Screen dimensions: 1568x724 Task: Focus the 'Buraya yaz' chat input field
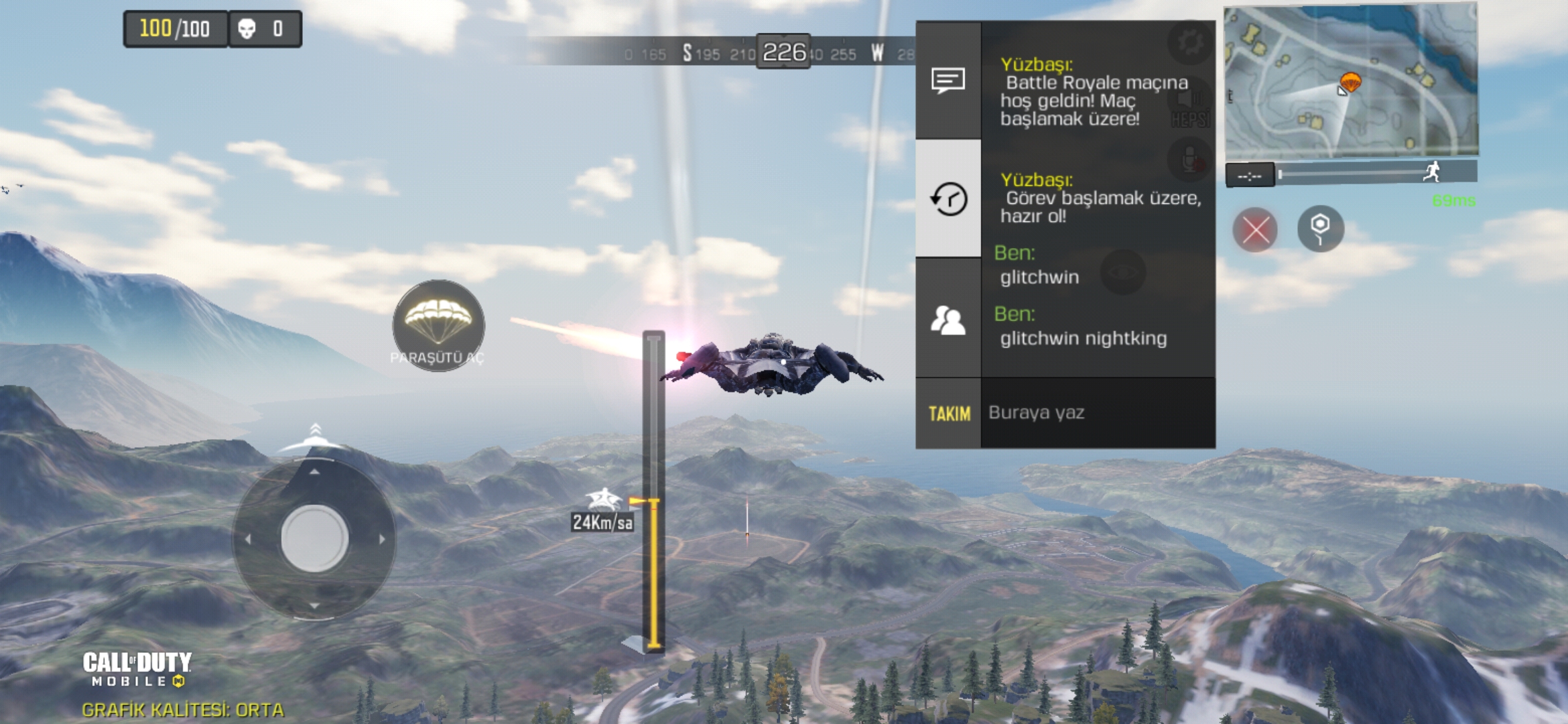pyautogui.click(x=1098, y=413)
